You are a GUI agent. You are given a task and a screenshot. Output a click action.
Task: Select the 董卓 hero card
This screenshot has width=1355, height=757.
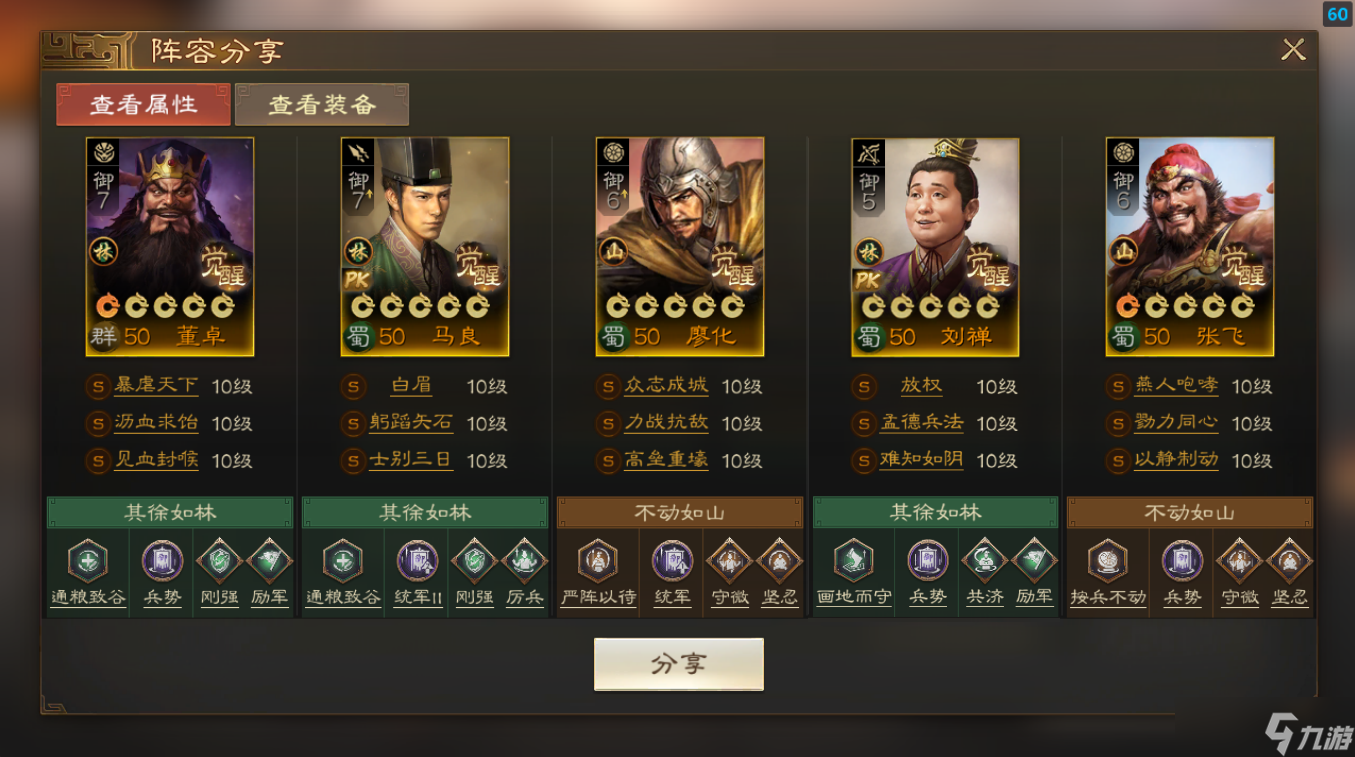170,246
